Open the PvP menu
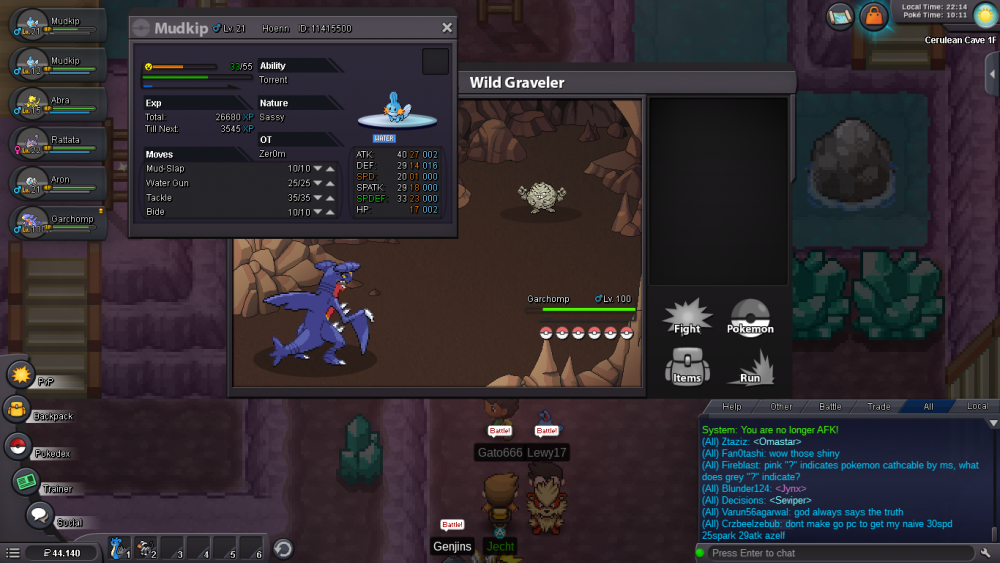 click(x=21, y=376)
